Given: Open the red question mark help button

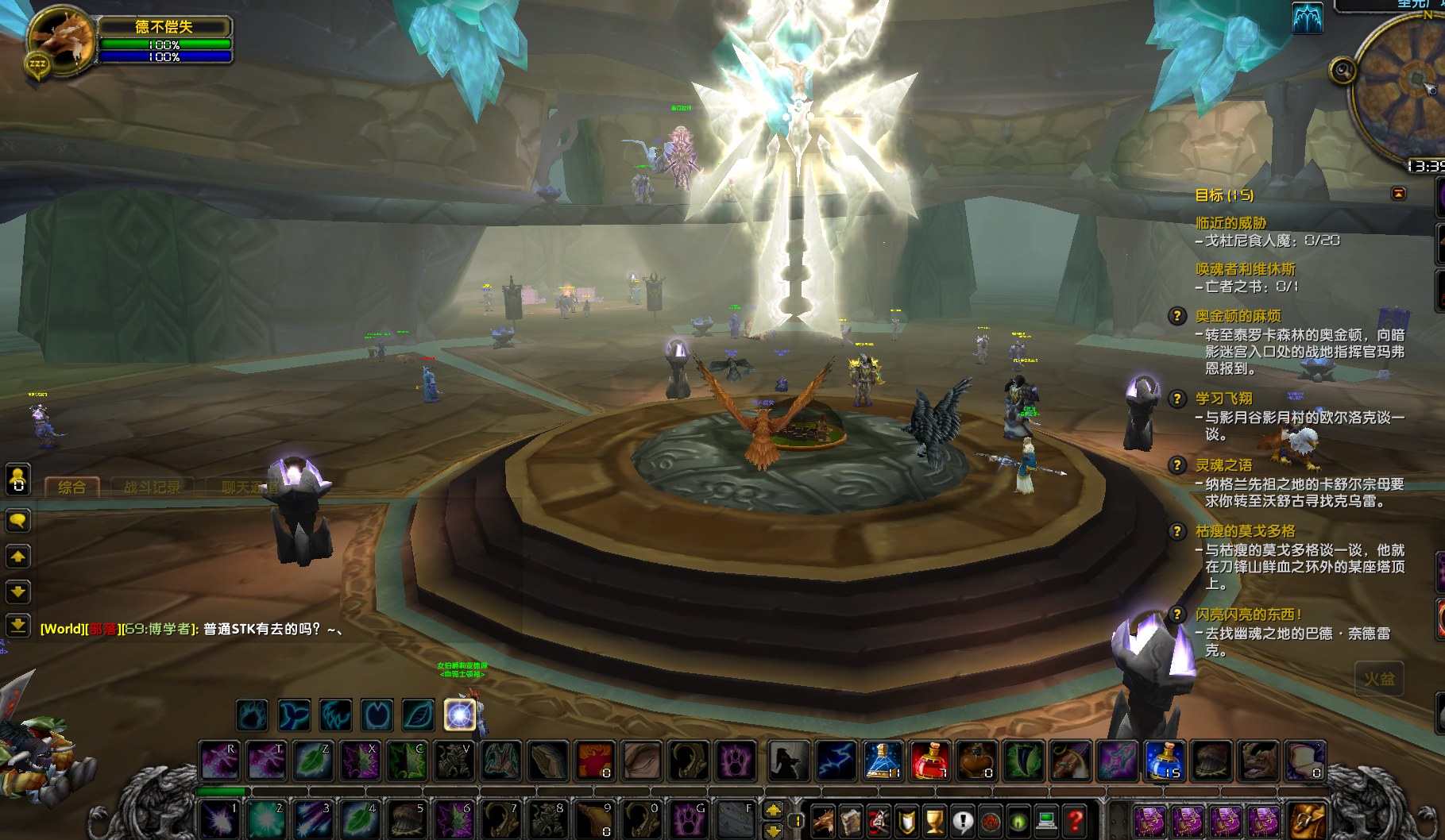Looking at the screenshot, I should click(1075, 820).
